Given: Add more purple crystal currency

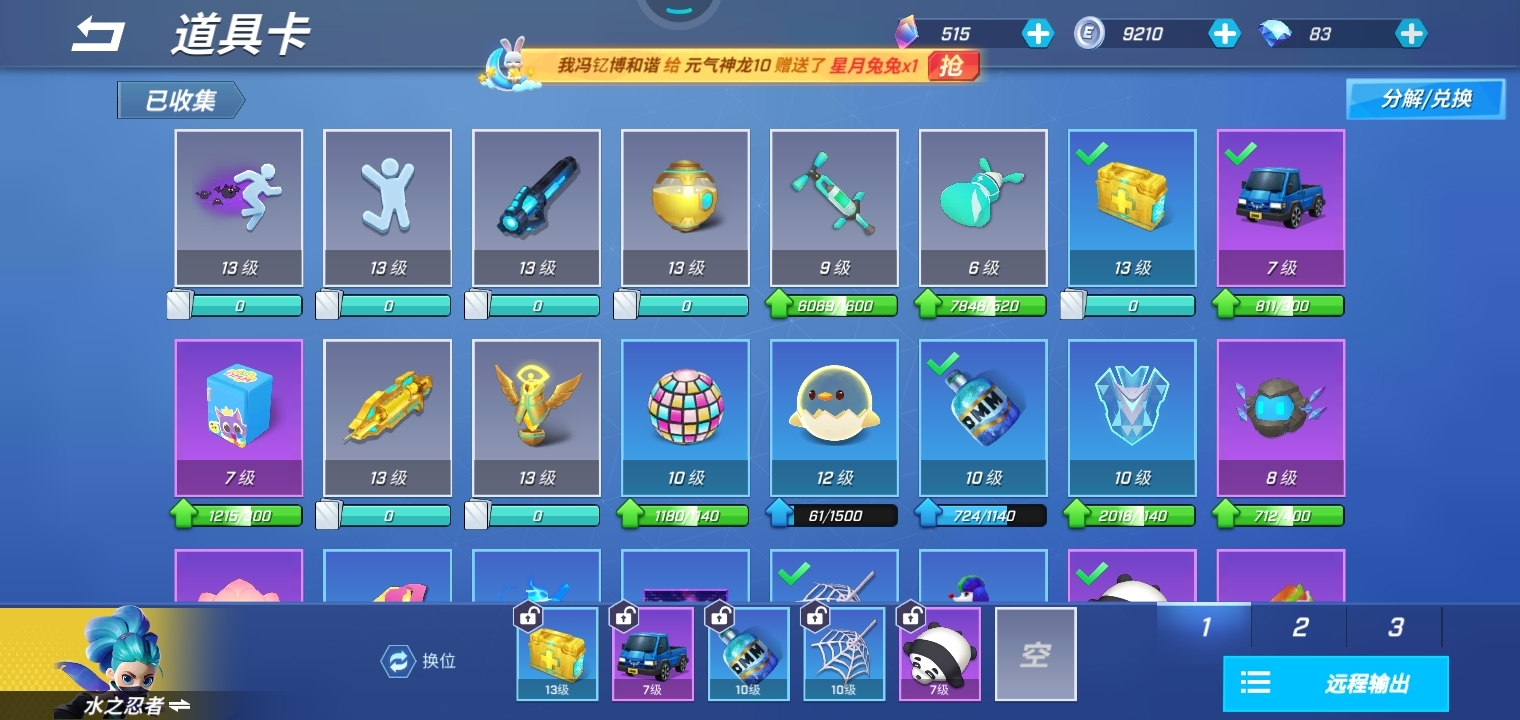Looking at the screenshot, I should pyautogui.click(x=1037, y=34).
